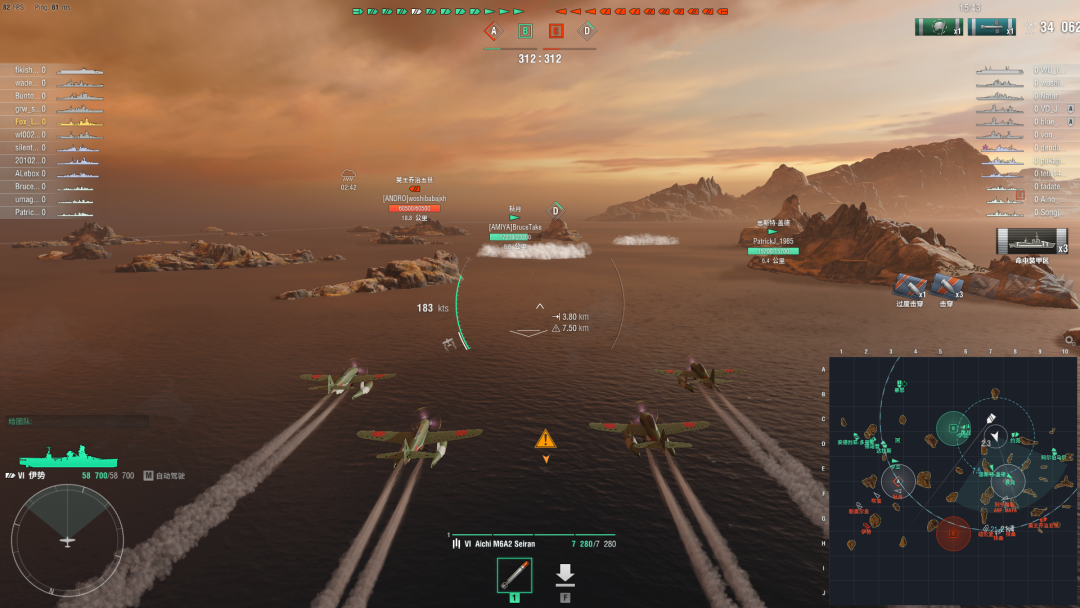Click the over-penetration ribbon icon
Viewport: 1080px width, 608px height.
908,284
